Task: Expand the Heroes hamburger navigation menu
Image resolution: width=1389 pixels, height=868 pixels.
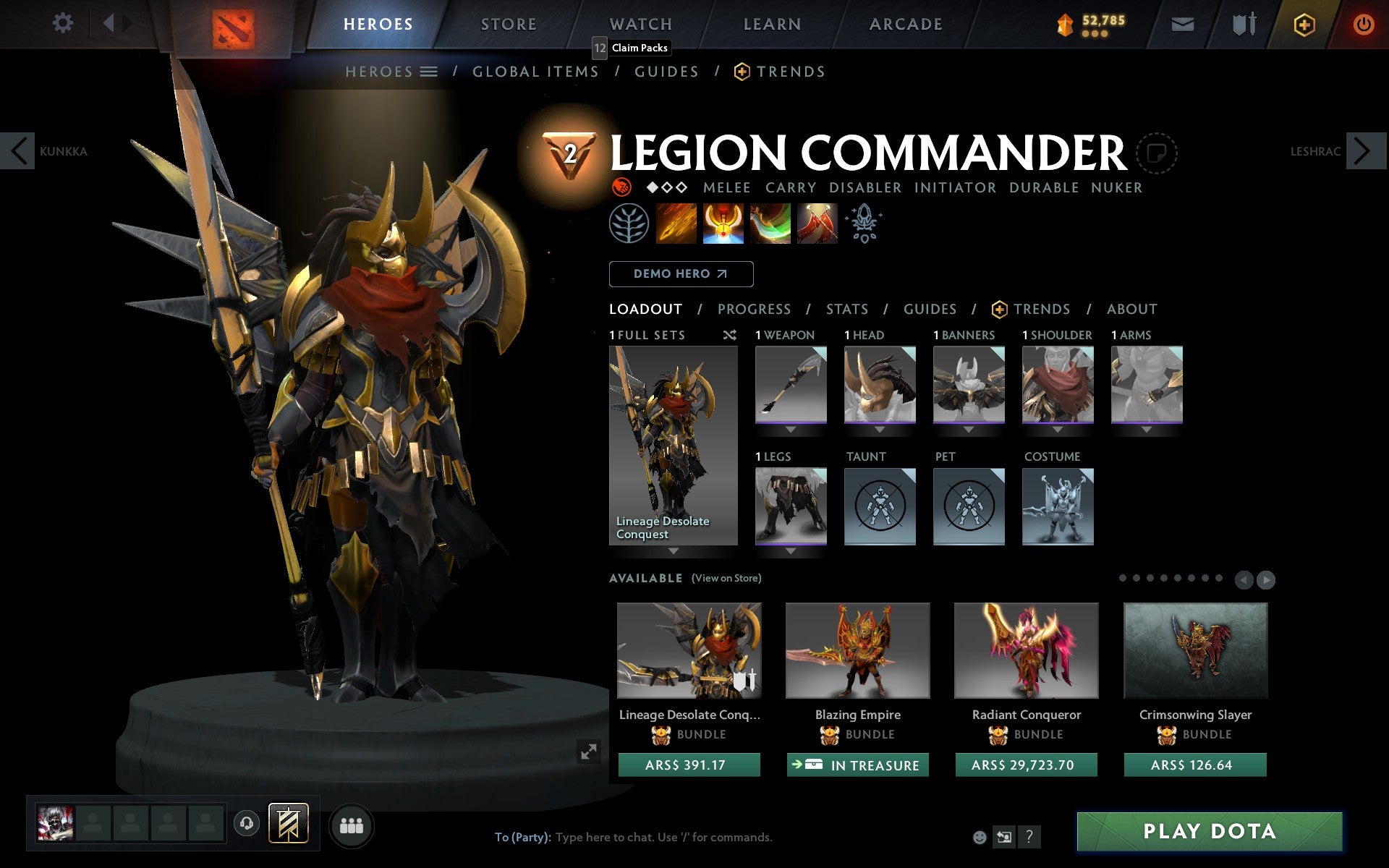Action: point(430,72)
